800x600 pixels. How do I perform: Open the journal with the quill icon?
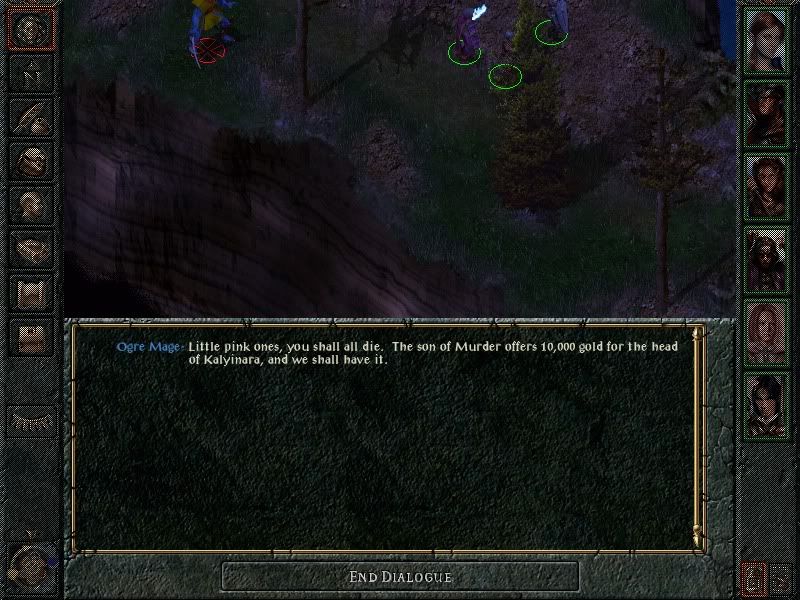pos(30,117)
